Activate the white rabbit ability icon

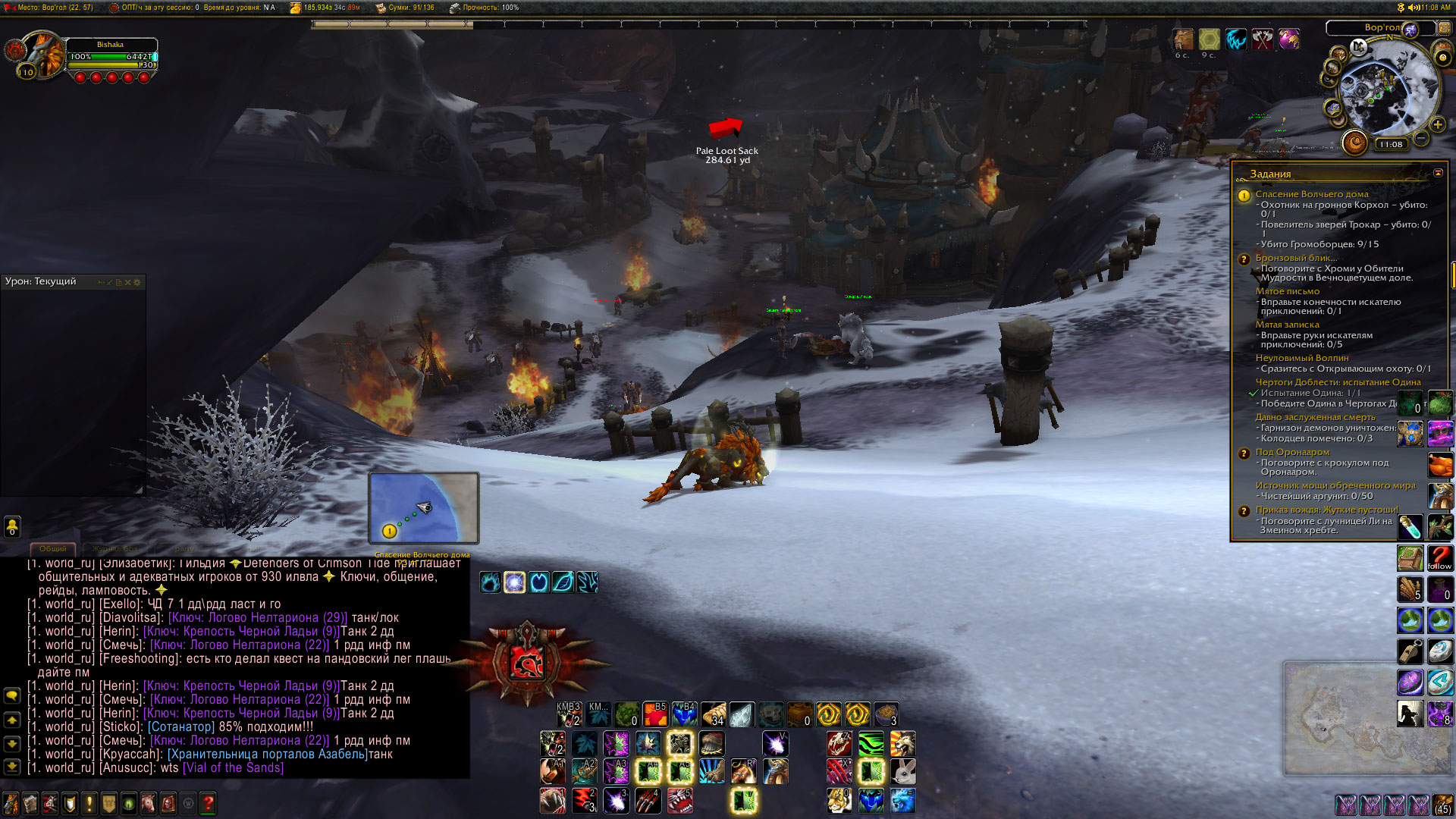(x=902, y=772)
